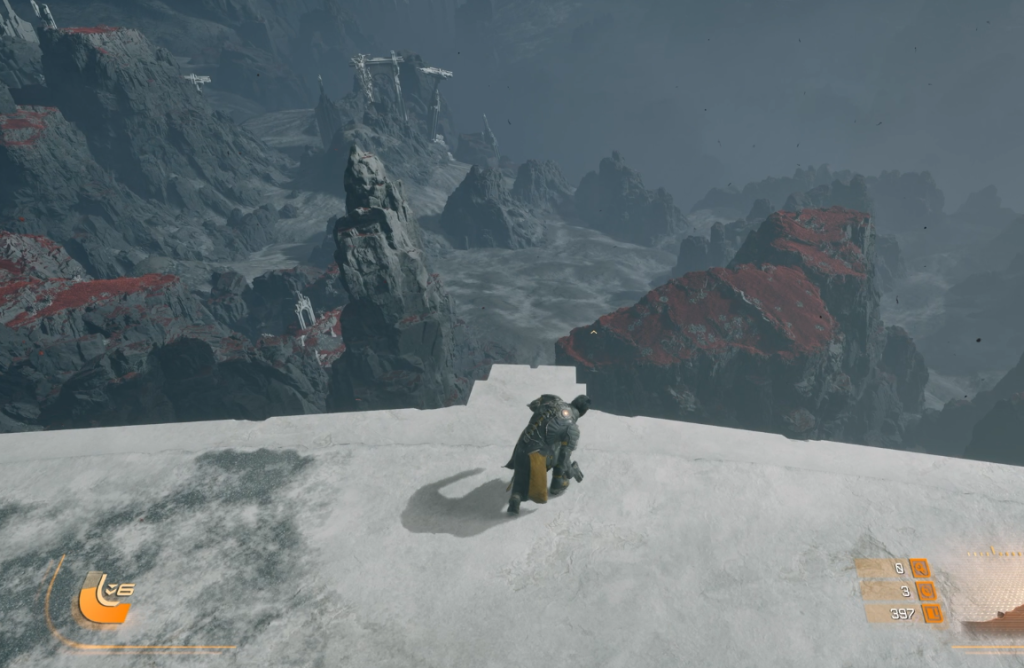Click the orange key-shaped item icon

pyautogui.click(x=919, y=568)
